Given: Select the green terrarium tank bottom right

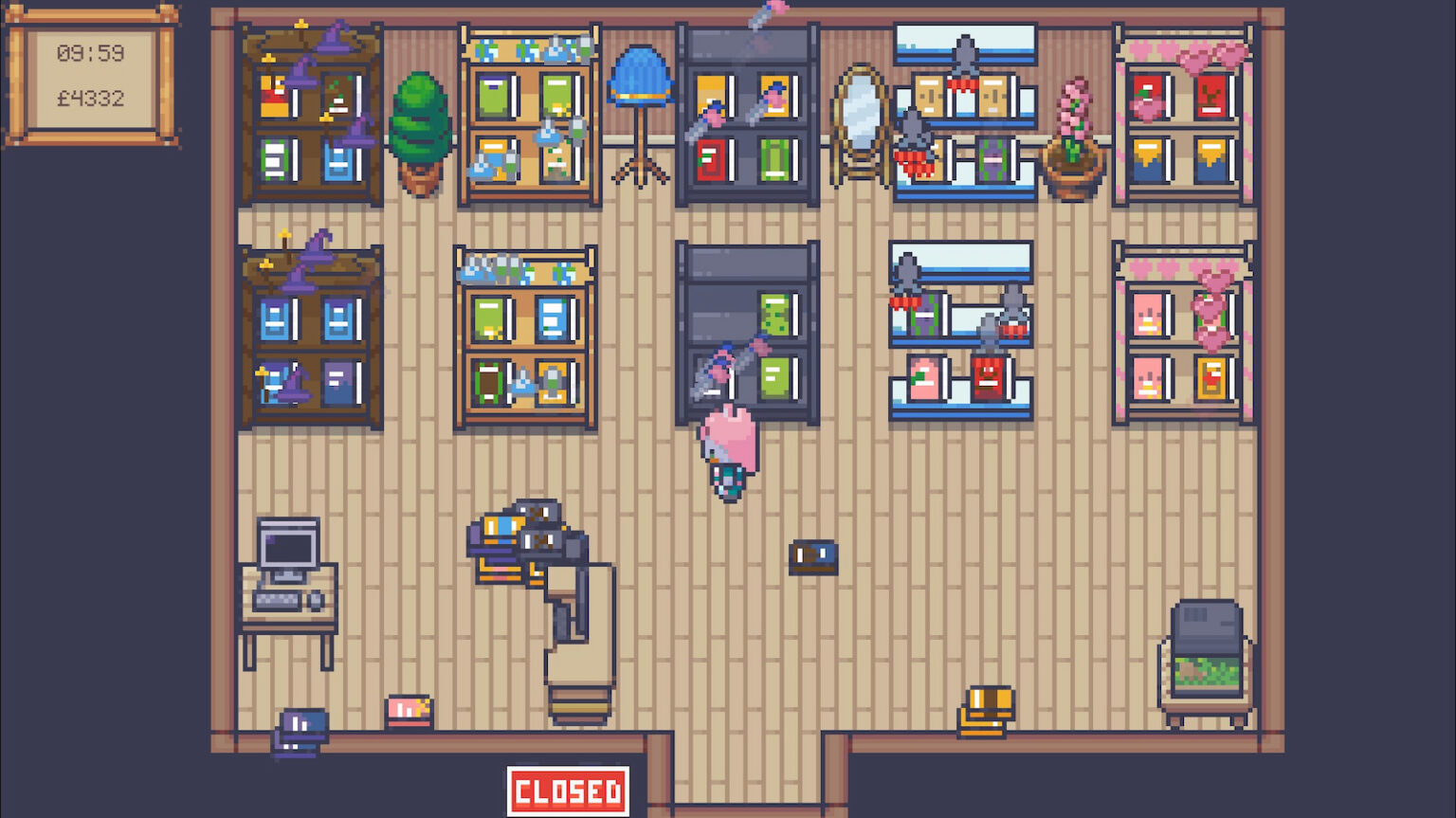Looking at the screenshot, I should (1204, 654).
